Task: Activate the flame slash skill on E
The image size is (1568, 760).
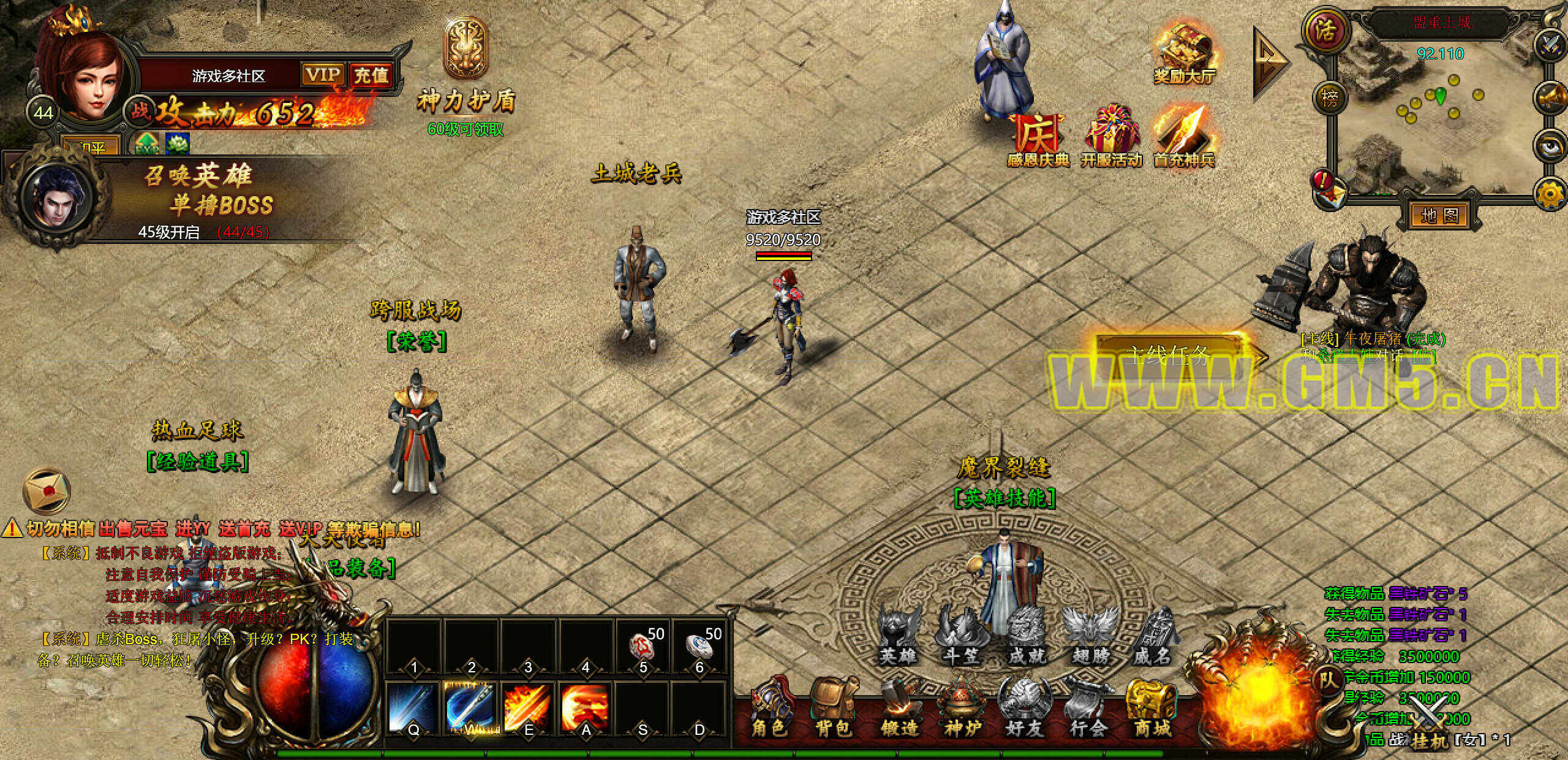Action: [527, 707]
